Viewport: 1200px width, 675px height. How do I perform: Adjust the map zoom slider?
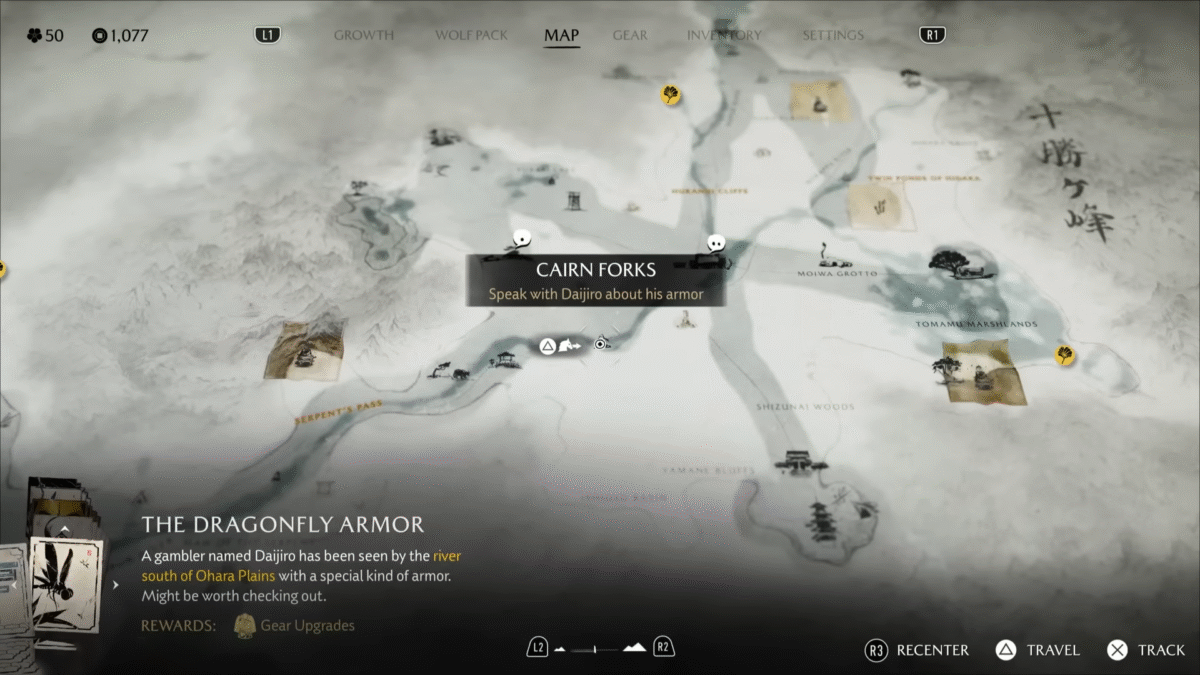pyautogui.click(x=600, y=648)
